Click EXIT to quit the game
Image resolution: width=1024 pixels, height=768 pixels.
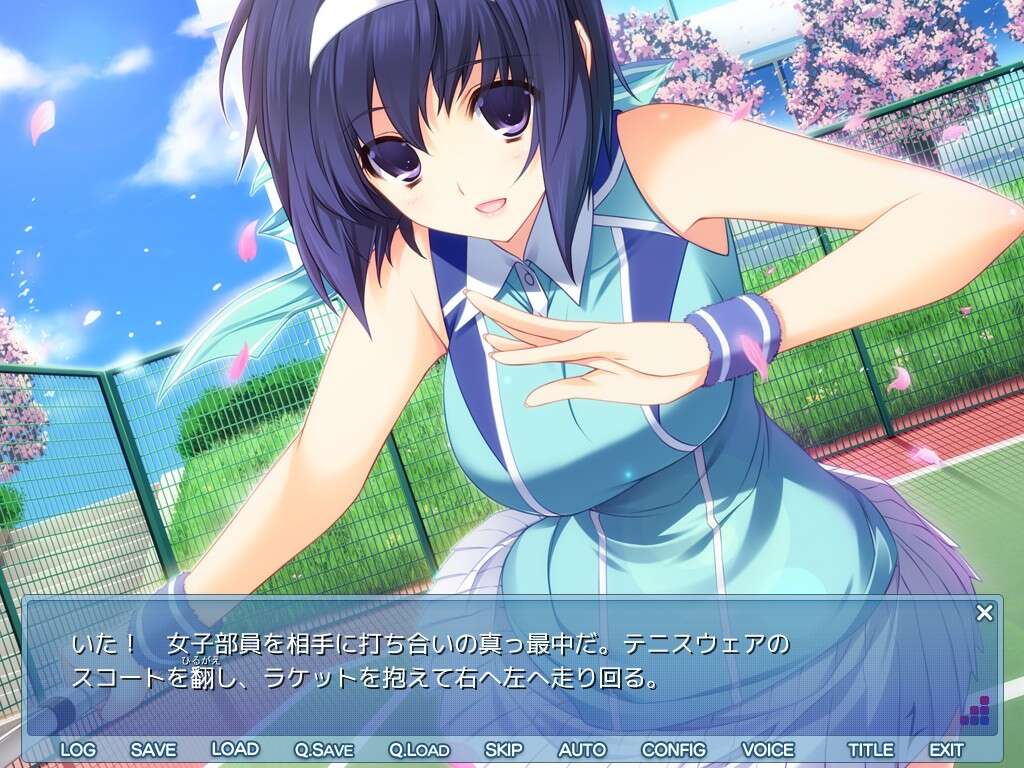pyautogui.click(x=946, y=749)
